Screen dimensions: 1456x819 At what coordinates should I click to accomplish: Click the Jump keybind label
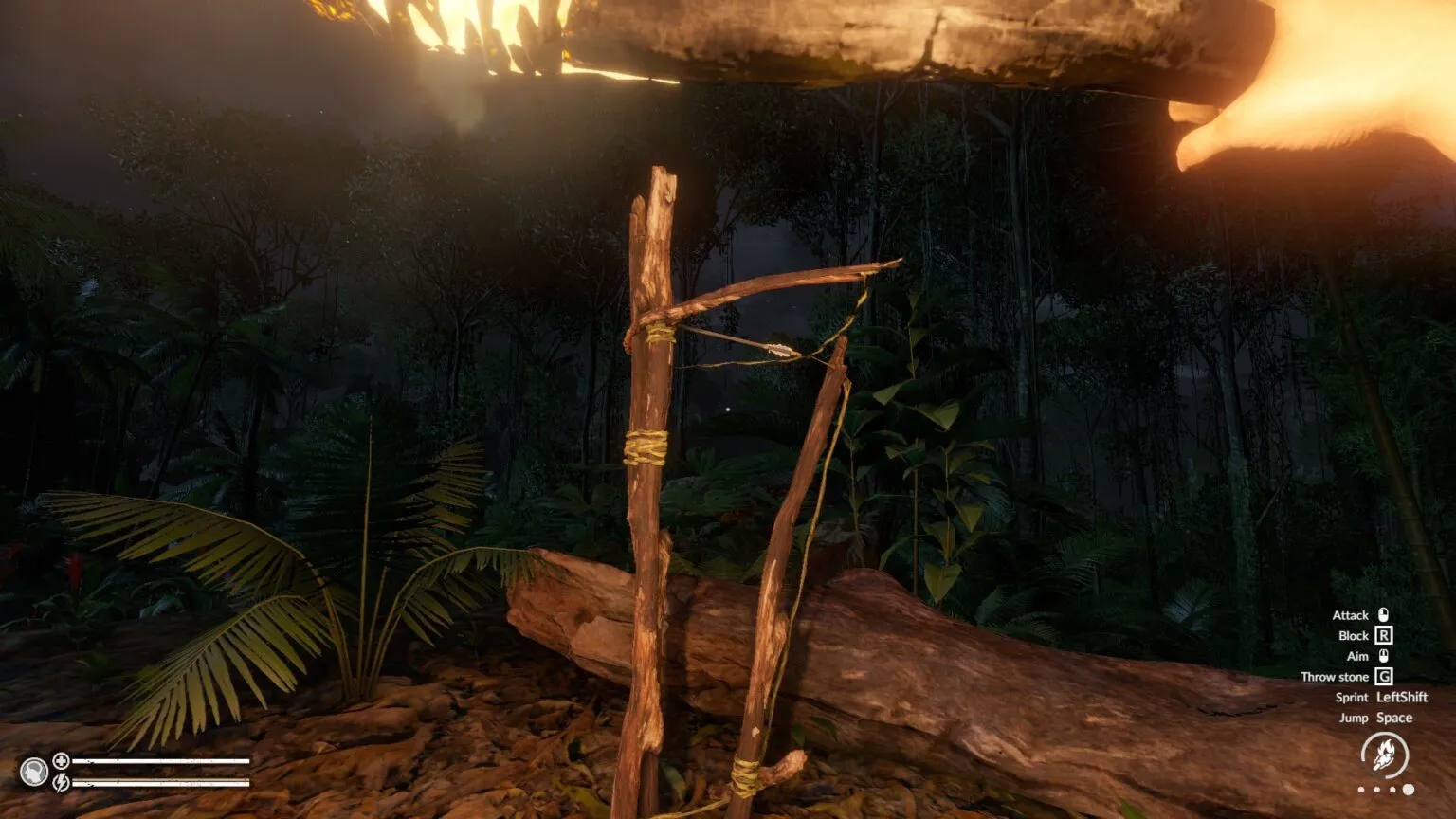pyautogui.click(x=1355, y=719)
